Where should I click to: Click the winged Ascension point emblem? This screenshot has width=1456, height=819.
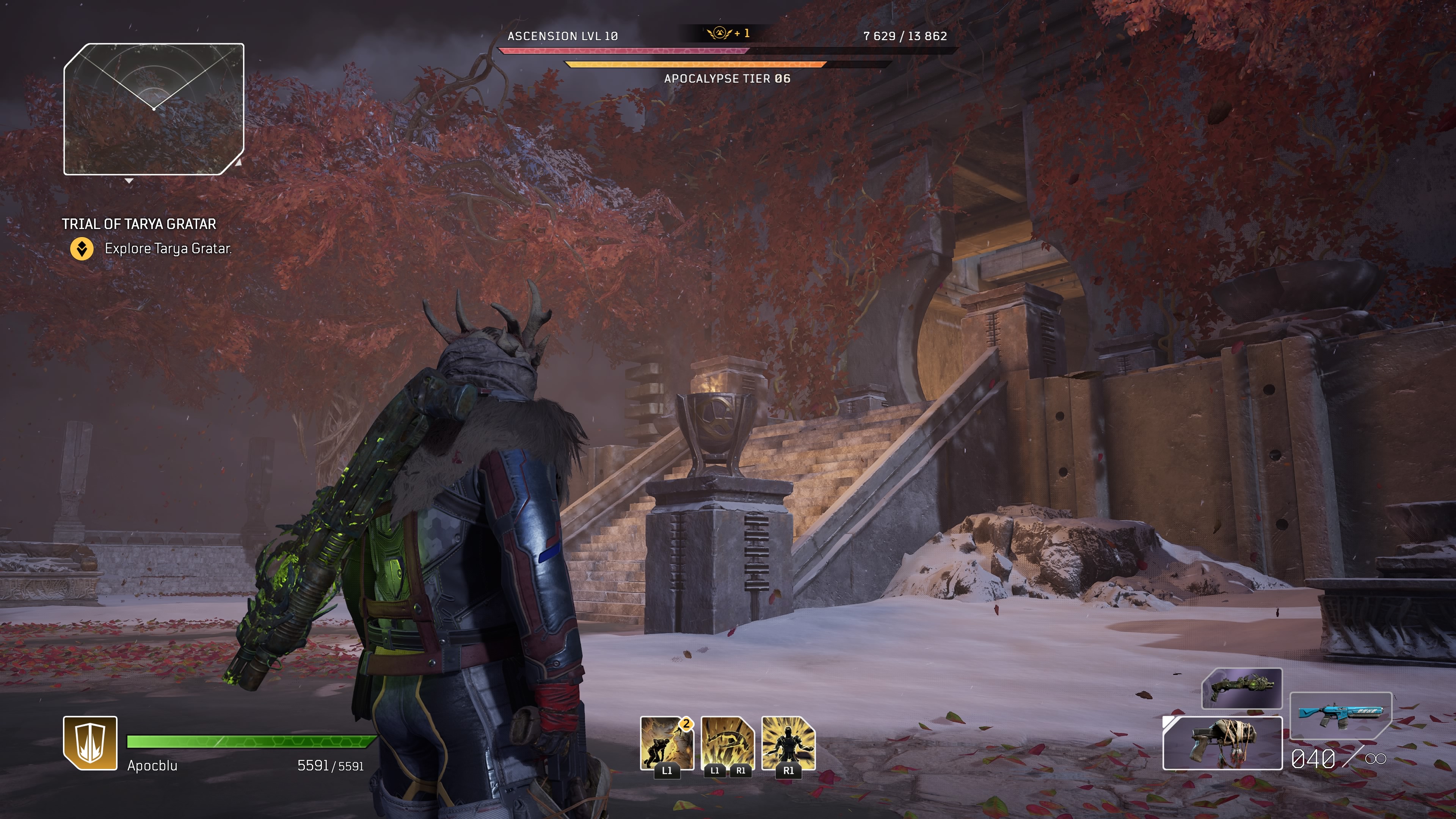(x=720, y=33)
